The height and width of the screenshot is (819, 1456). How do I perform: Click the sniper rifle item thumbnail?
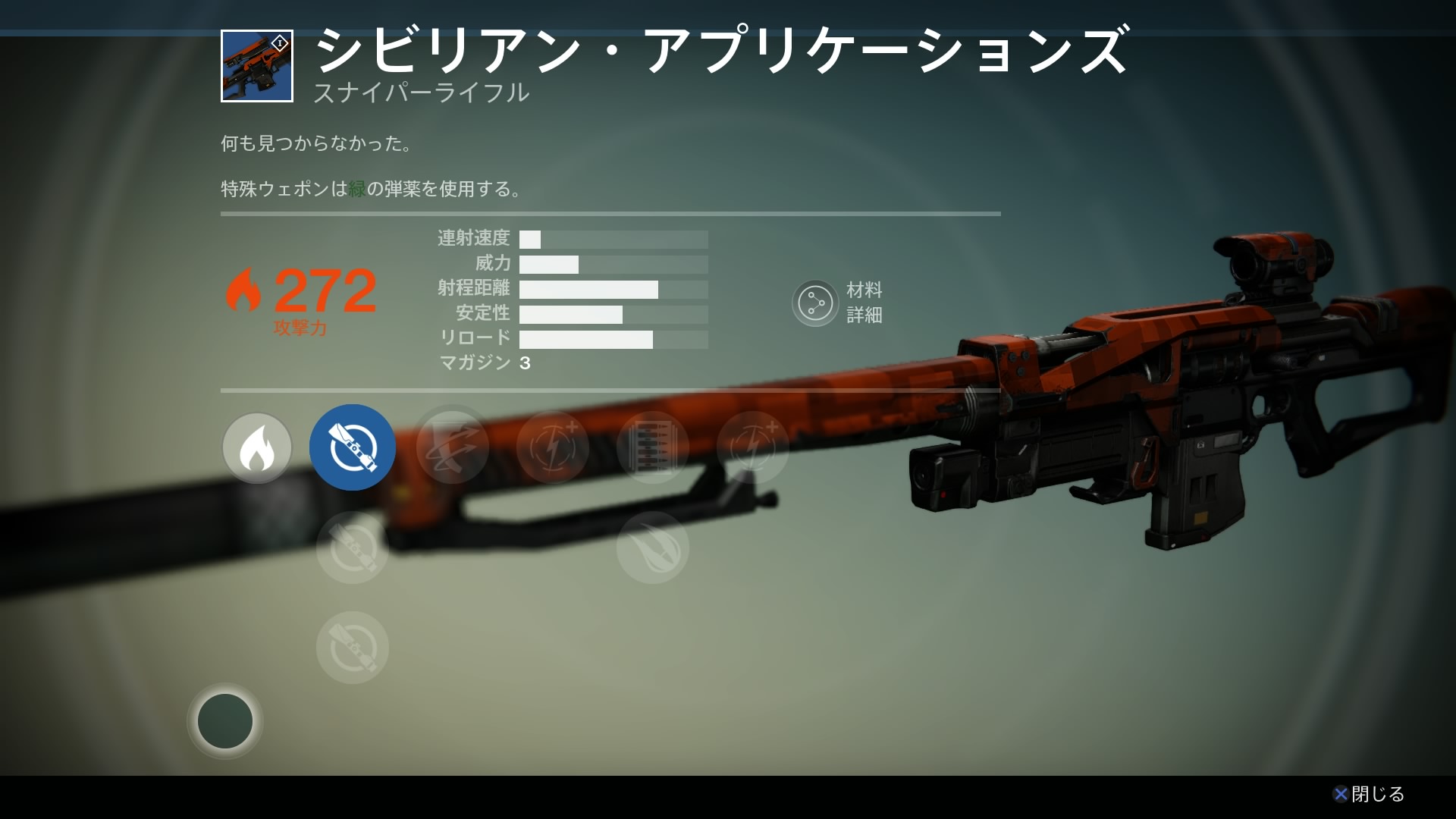pos(257,66)
